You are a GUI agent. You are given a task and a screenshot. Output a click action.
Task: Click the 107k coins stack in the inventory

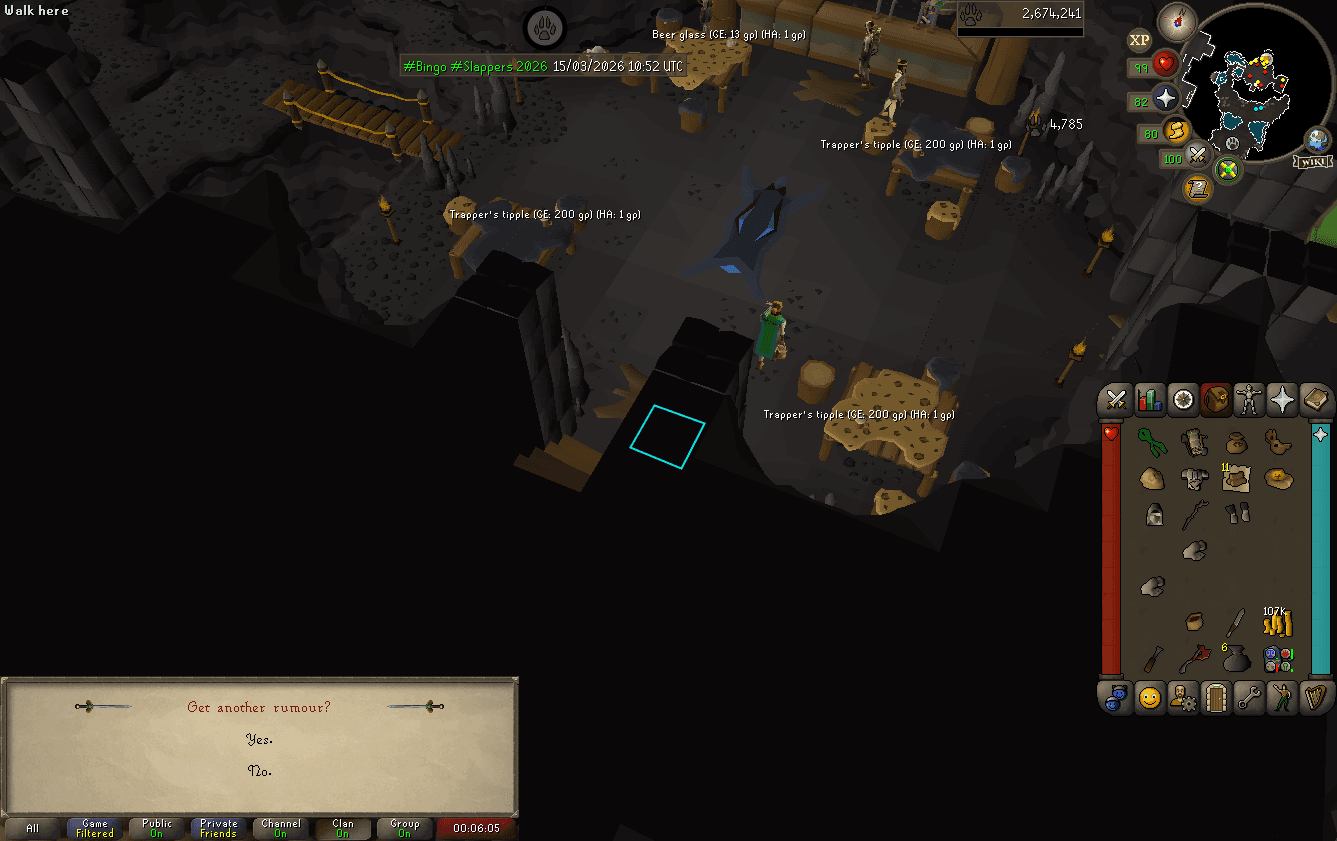pyautogui.click(x=1277, y=624)
